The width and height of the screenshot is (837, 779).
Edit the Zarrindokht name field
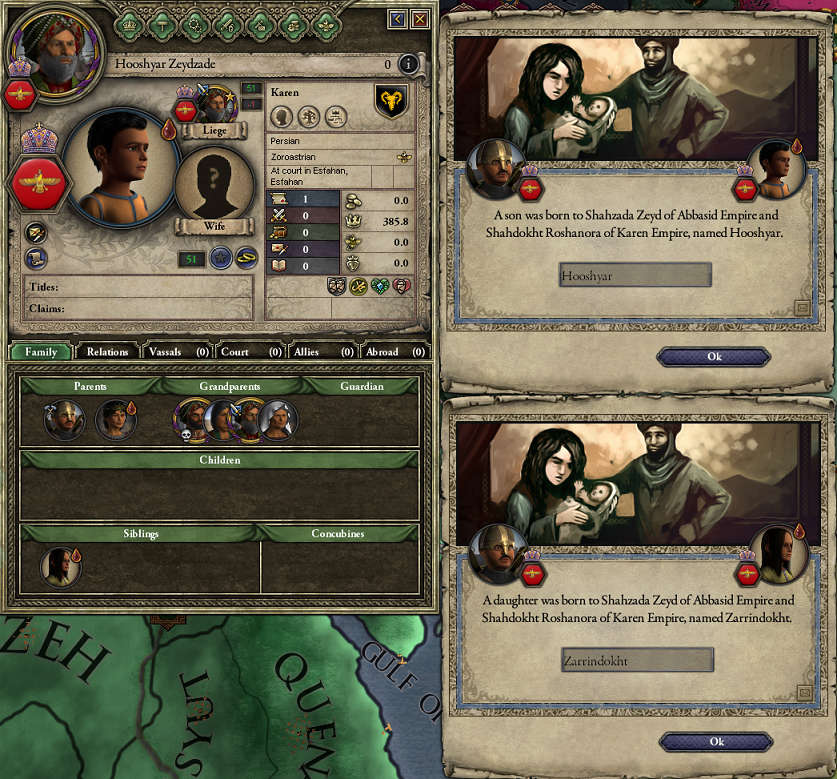pos(636,660)
